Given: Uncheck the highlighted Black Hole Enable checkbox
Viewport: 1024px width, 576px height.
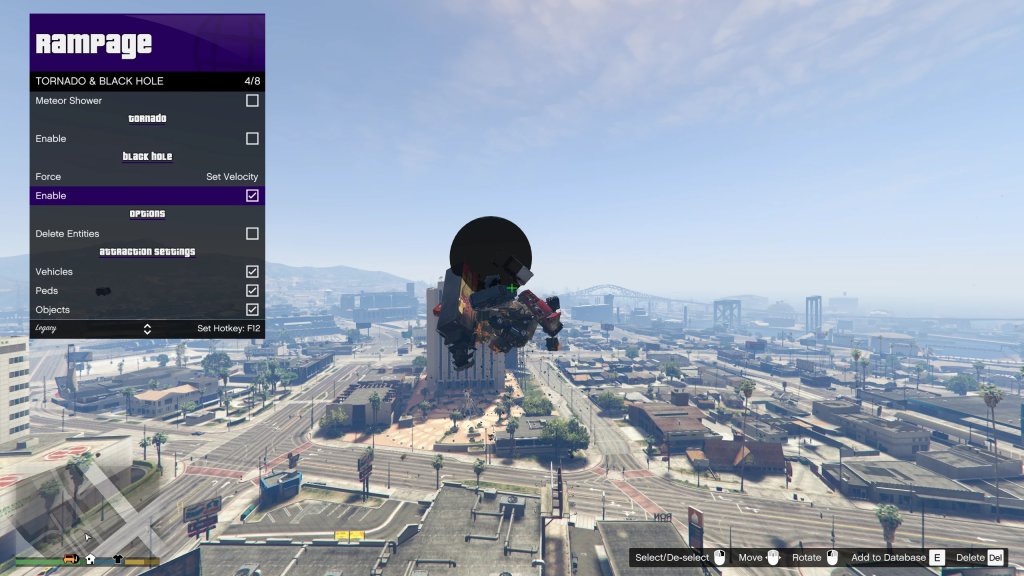Looking at the screenshot, I should tap(252, 196).
